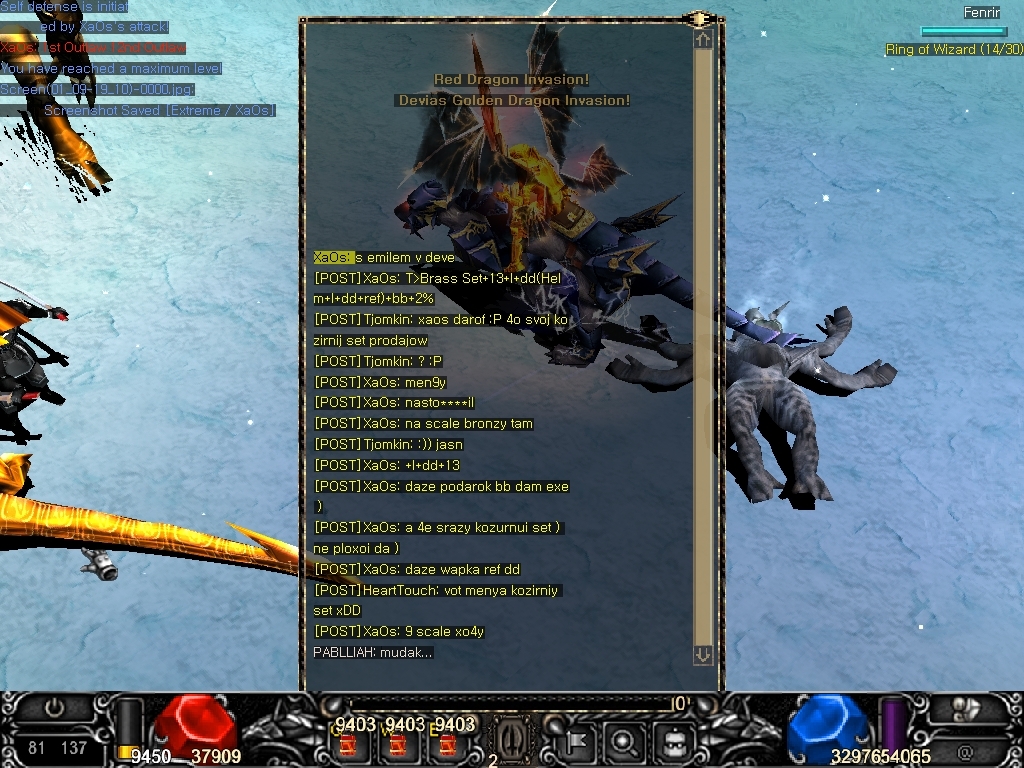1024x768 pixels.
Task: Click the chat window top resize handle
Action: 699,19
